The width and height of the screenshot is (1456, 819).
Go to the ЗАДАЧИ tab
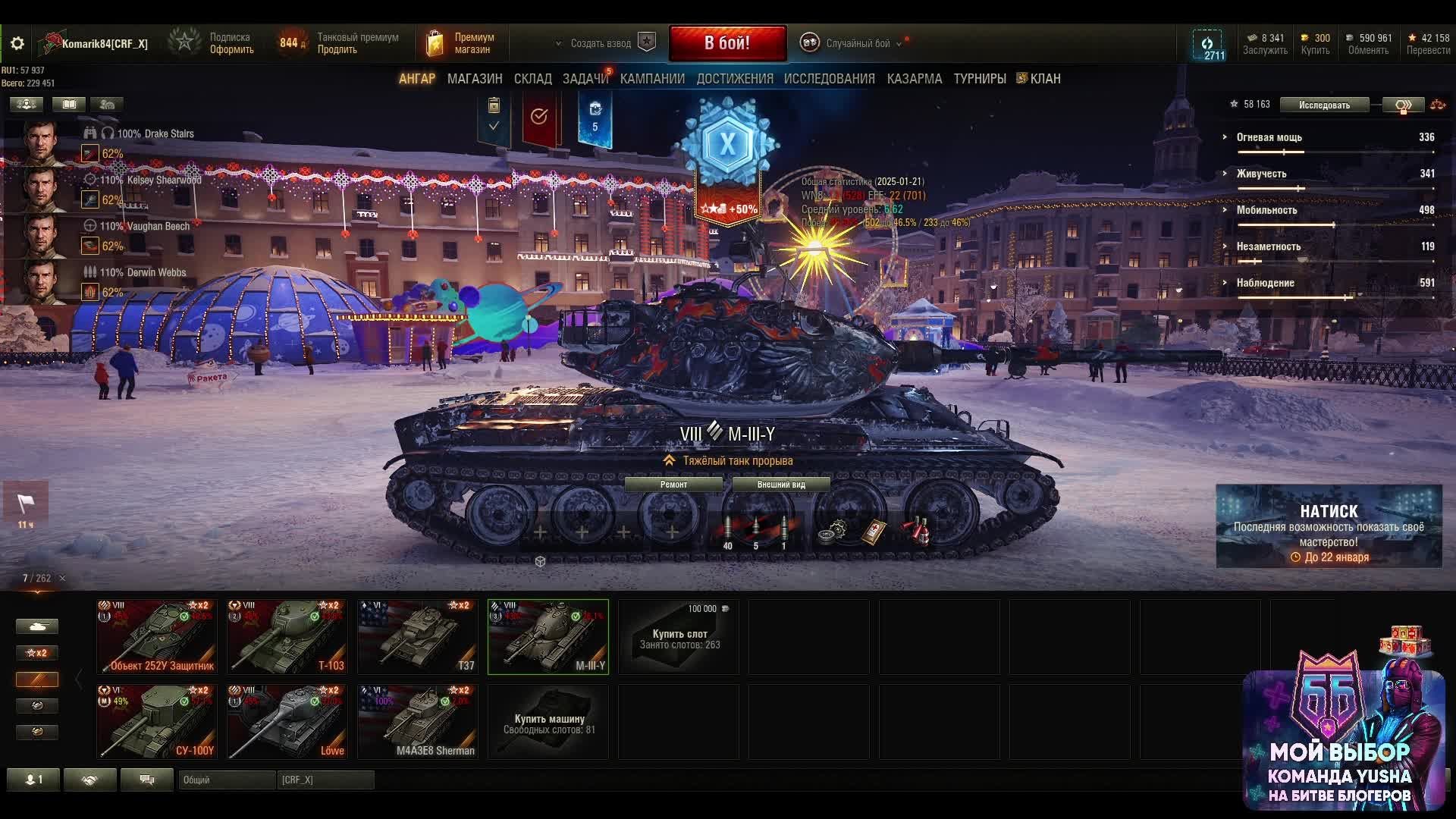[585, 79]
